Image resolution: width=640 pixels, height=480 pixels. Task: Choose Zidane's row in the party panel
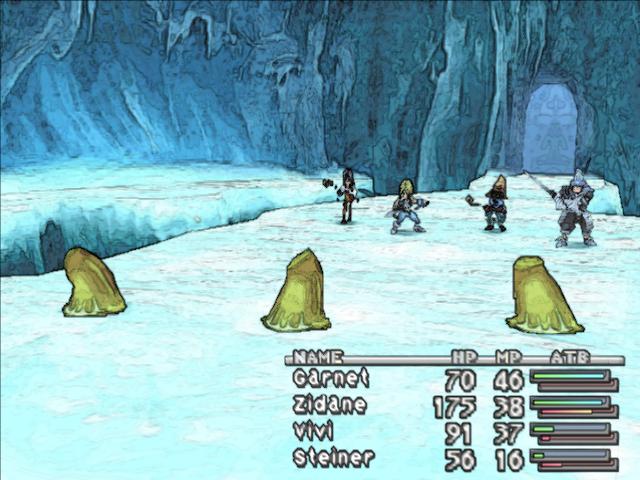(x=329, y=405)
